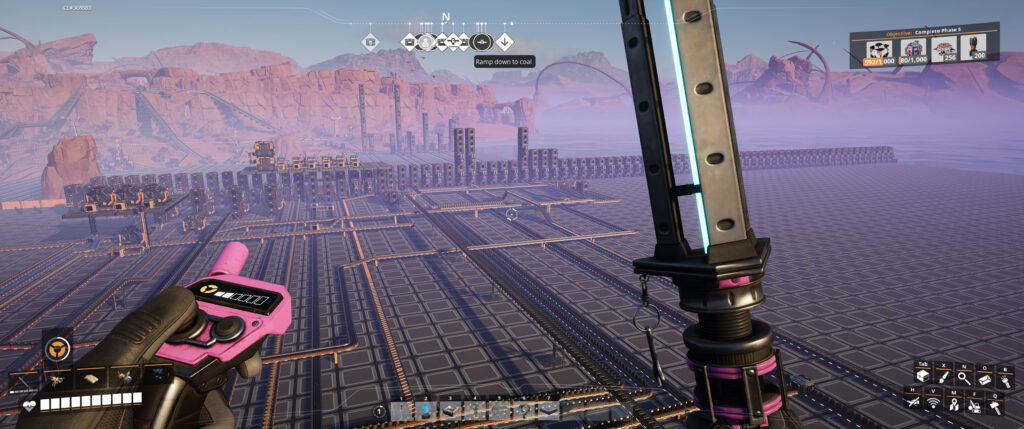Open the magnifying glass search shortcut
Image resolution: width=1024 pixels, height=429 pixels.
pyautogui.click(x=962, y=377)
